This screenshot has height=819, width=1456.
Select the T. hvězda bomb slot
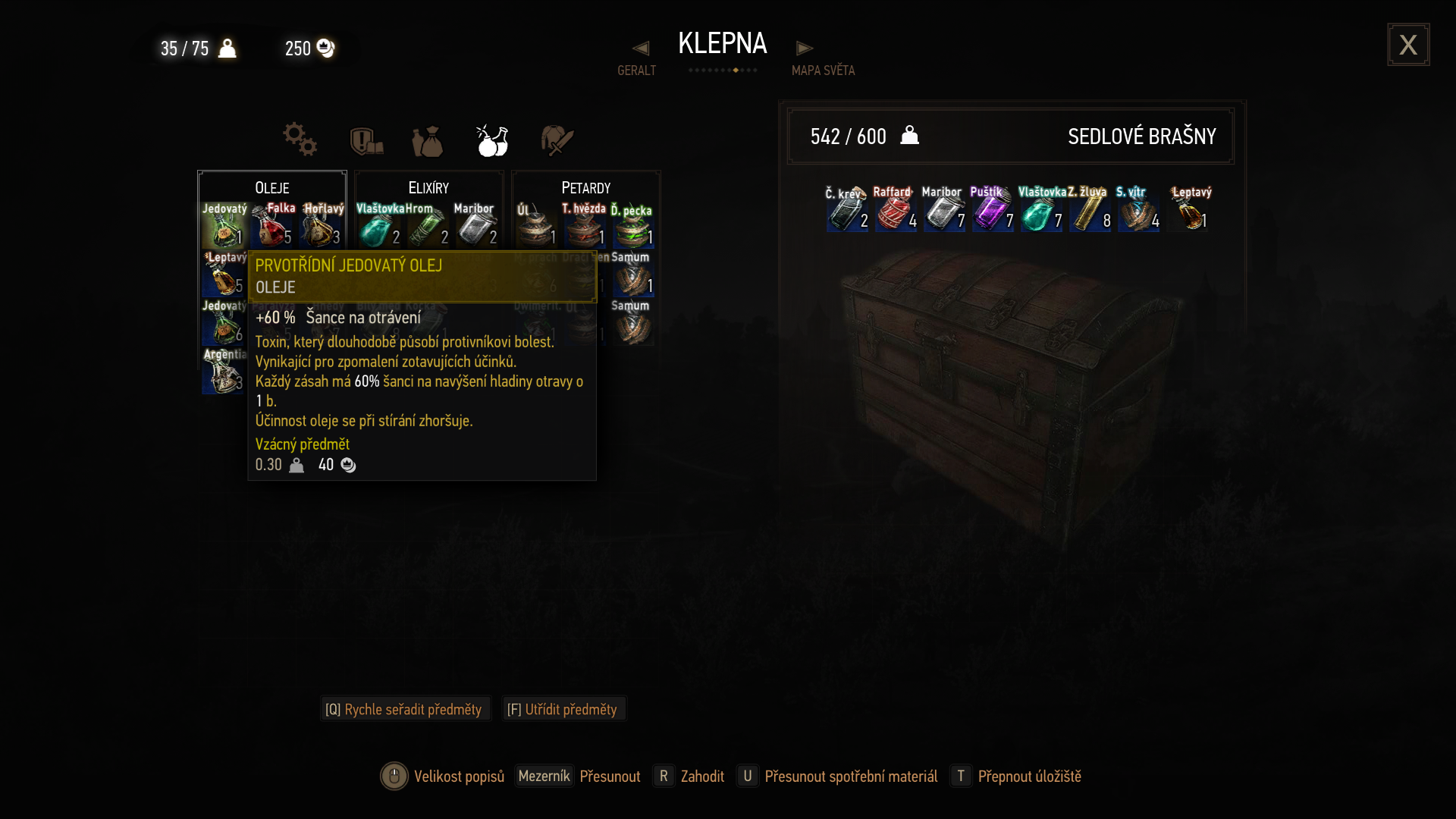pos(585,225)
